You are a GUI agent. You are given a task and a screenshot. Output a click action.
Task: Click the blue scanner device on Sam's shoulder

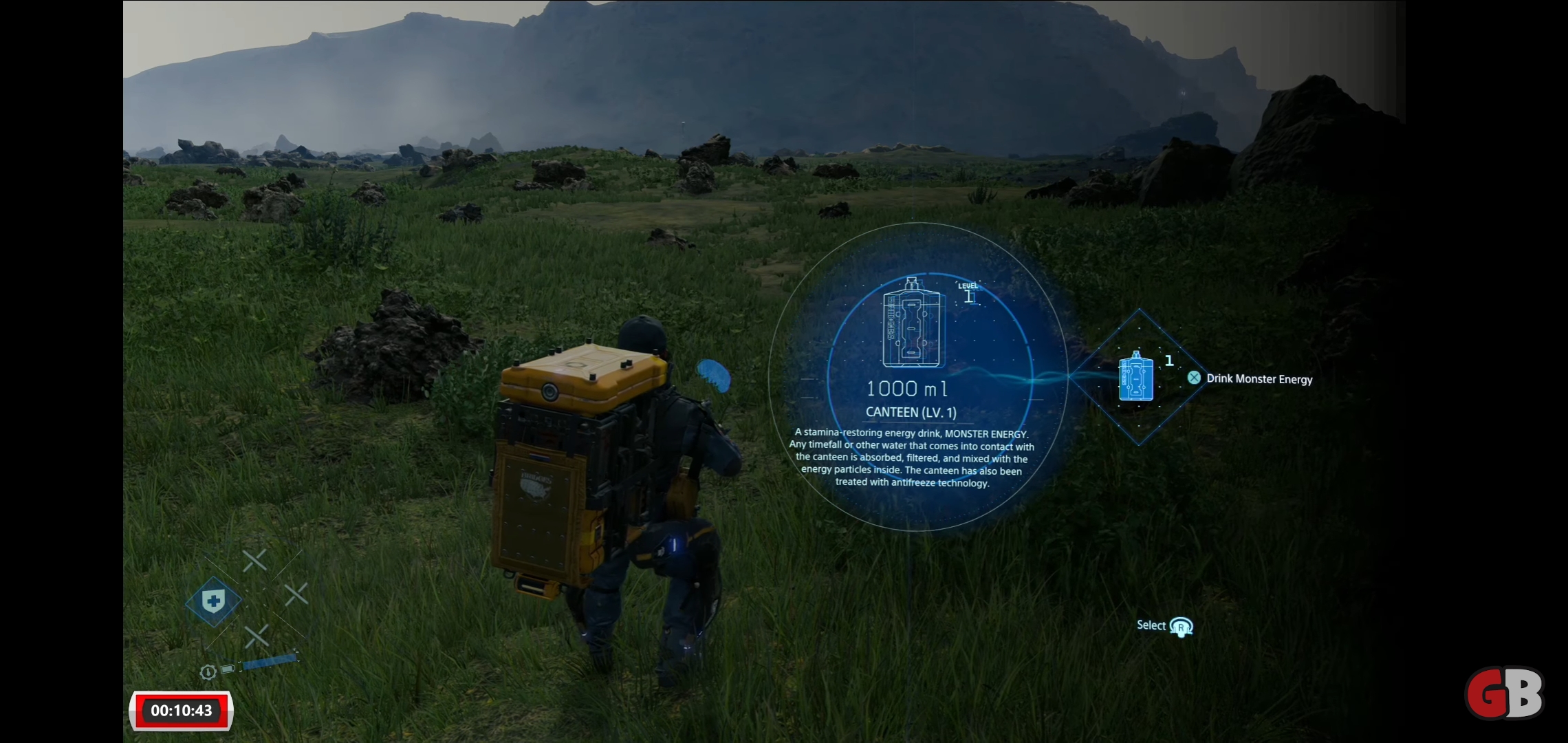click(713, 377)
